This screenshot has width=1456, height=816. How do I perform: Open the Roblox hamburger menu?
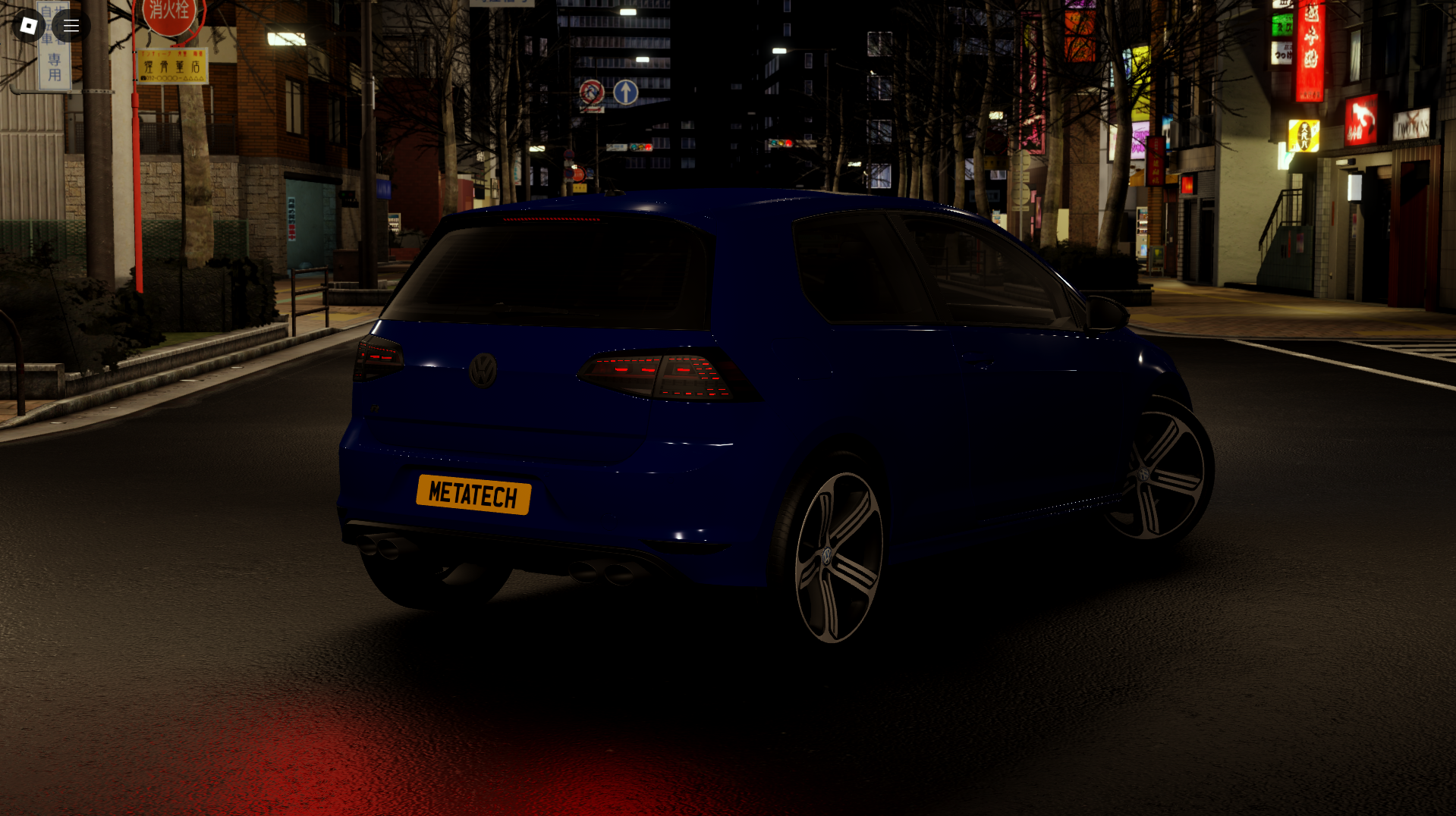(x=71, y=25)
